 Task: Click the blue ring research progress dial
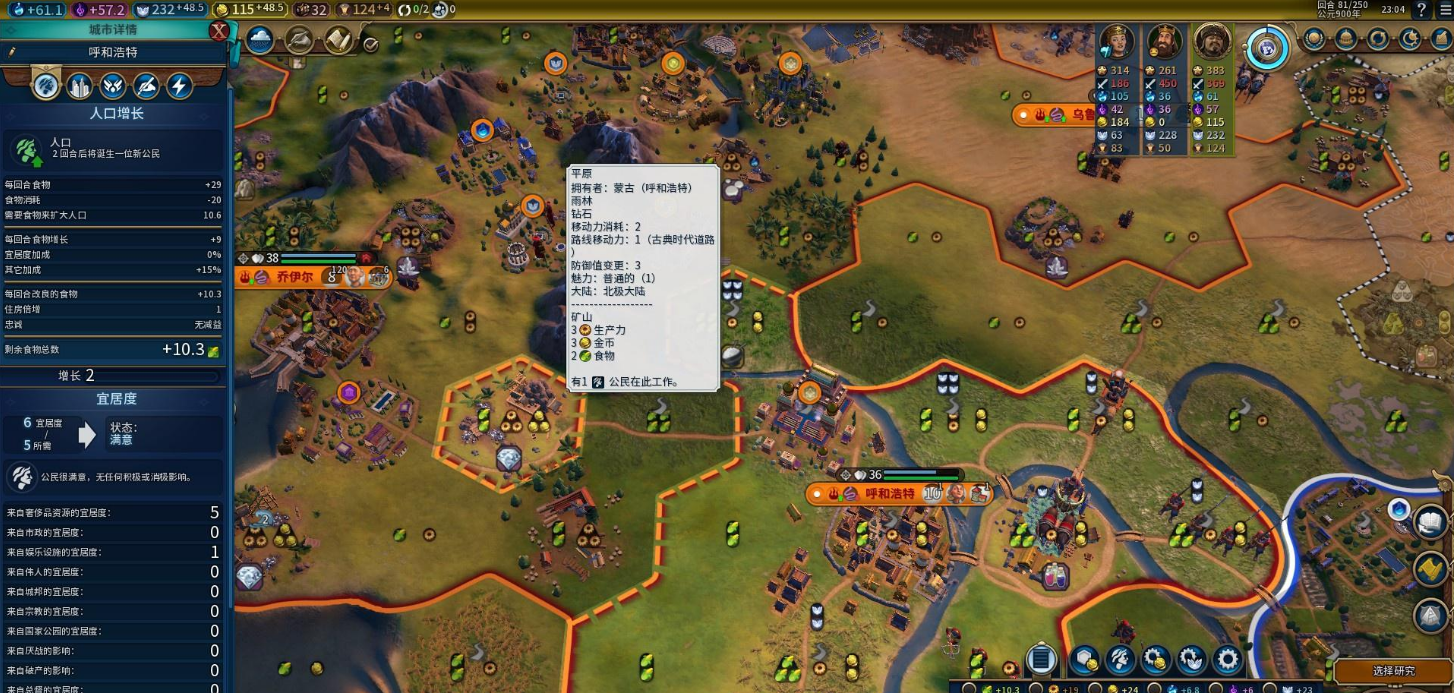[1267, 47]
